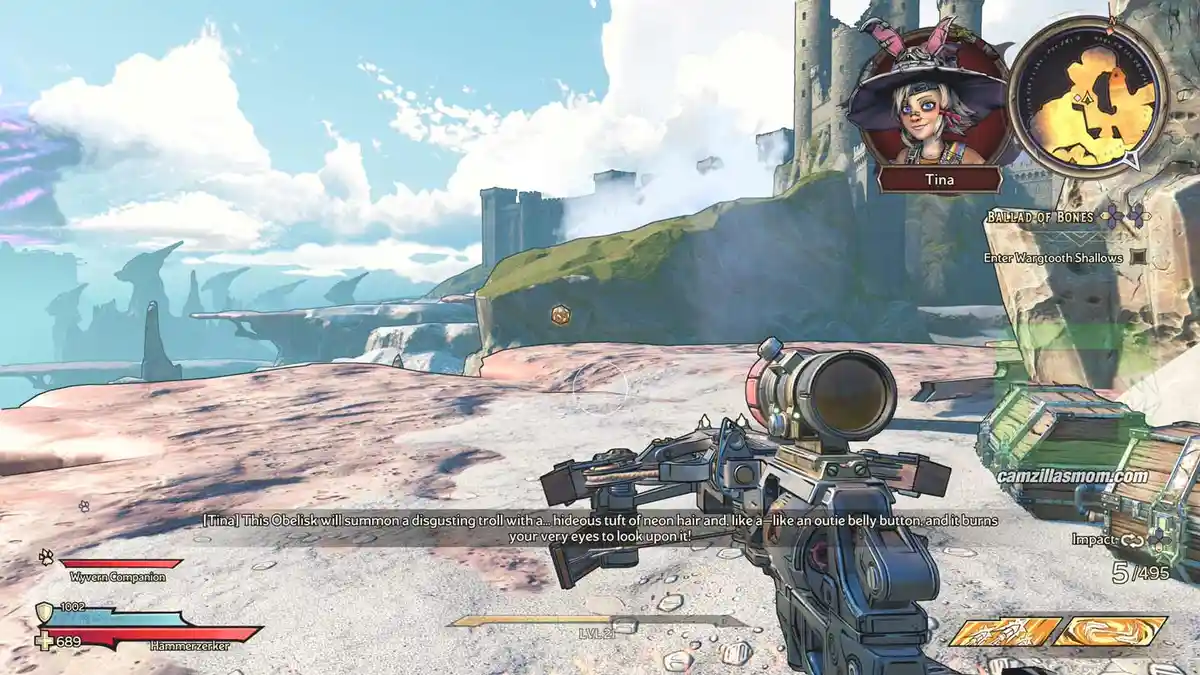Image resolution: width=1200 pixels, height=675 pixels.
Task: Open the circular minimap
Action: click(1088, 96)
